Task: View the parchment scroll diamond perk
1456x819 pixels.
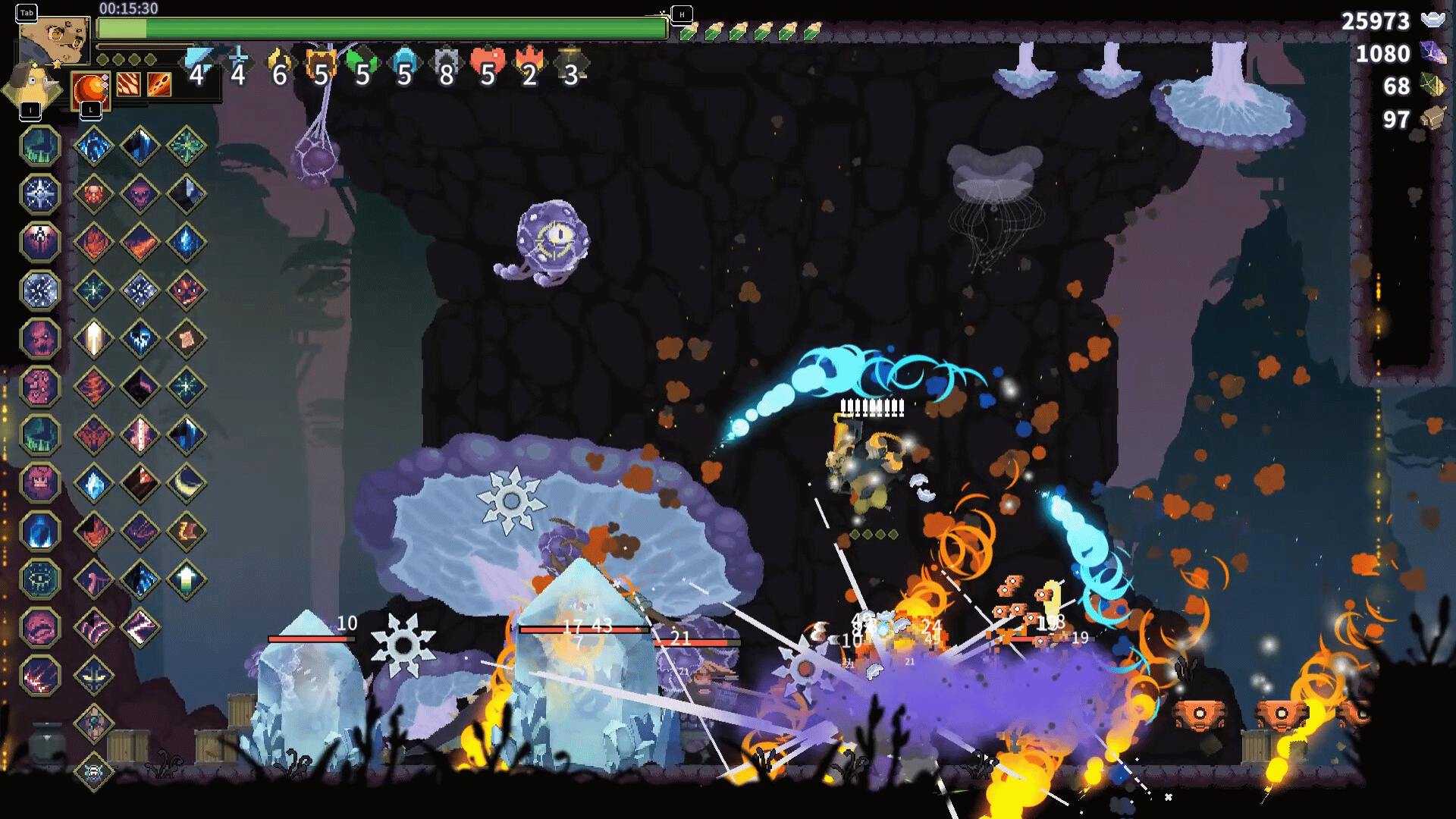Action: [x=187, y=338]
